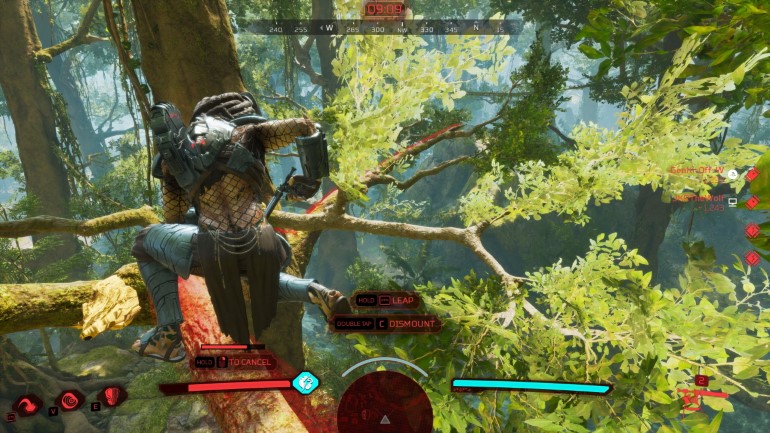Choose the Predator mask gear icon
Image resolution: width=770 pixels, height=433 pixels.
coord(112,396)
